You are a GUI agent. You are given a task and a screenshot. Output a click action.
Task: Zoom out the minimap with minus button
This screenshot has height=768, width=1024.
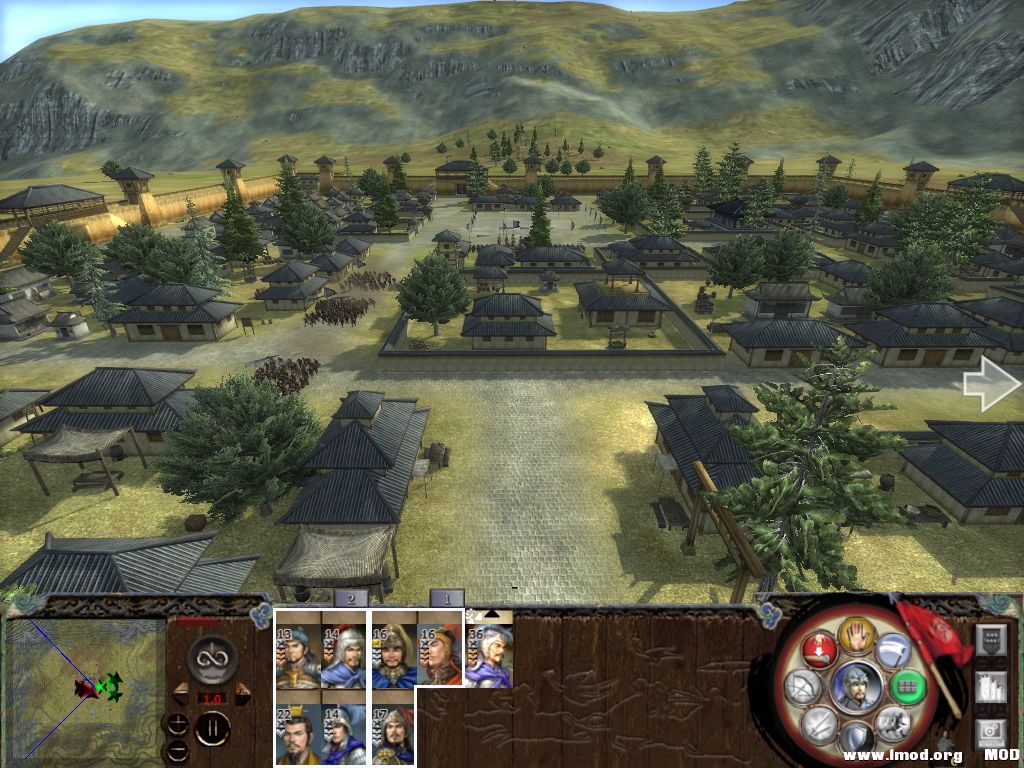[177, 749]
